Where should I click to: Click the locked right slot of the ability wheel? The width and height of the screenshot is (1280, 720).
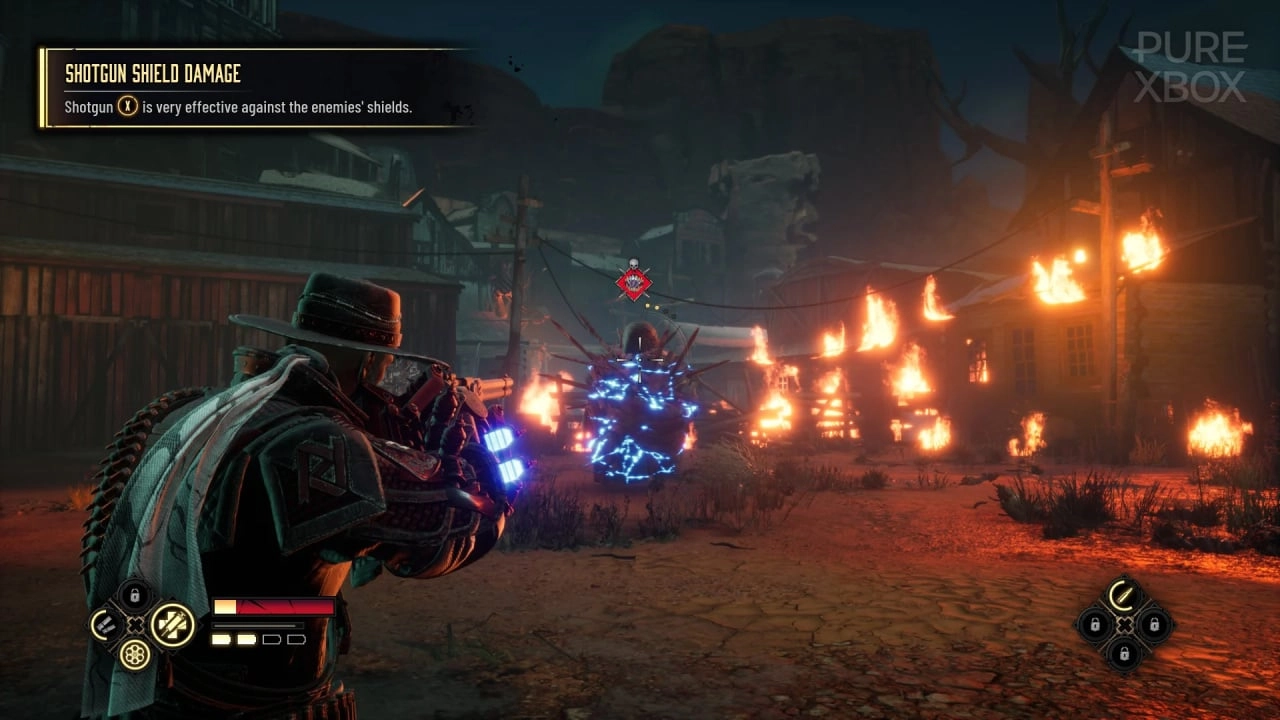pos(1155,625)
